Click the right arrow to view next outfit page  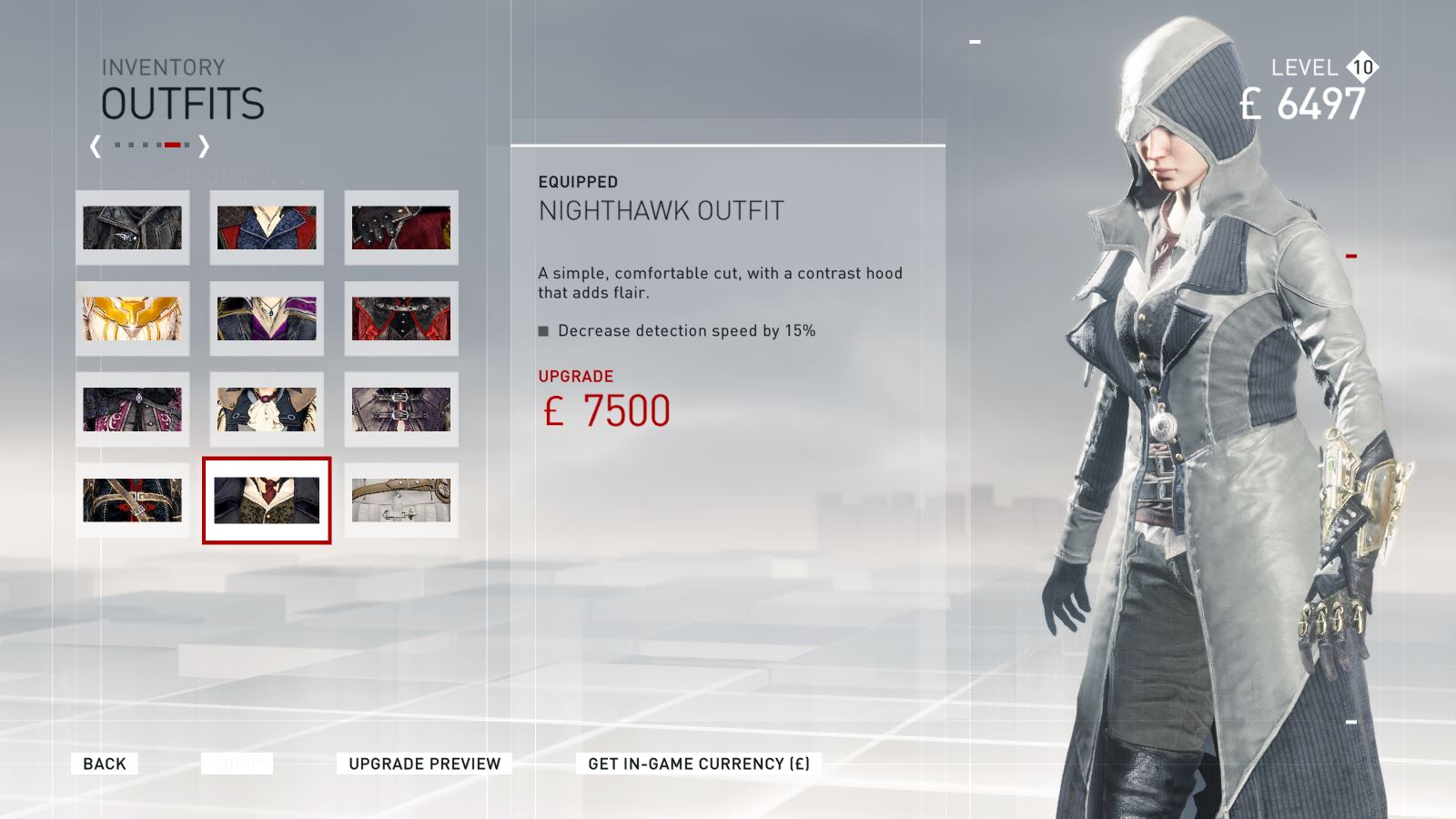(205, 144)
